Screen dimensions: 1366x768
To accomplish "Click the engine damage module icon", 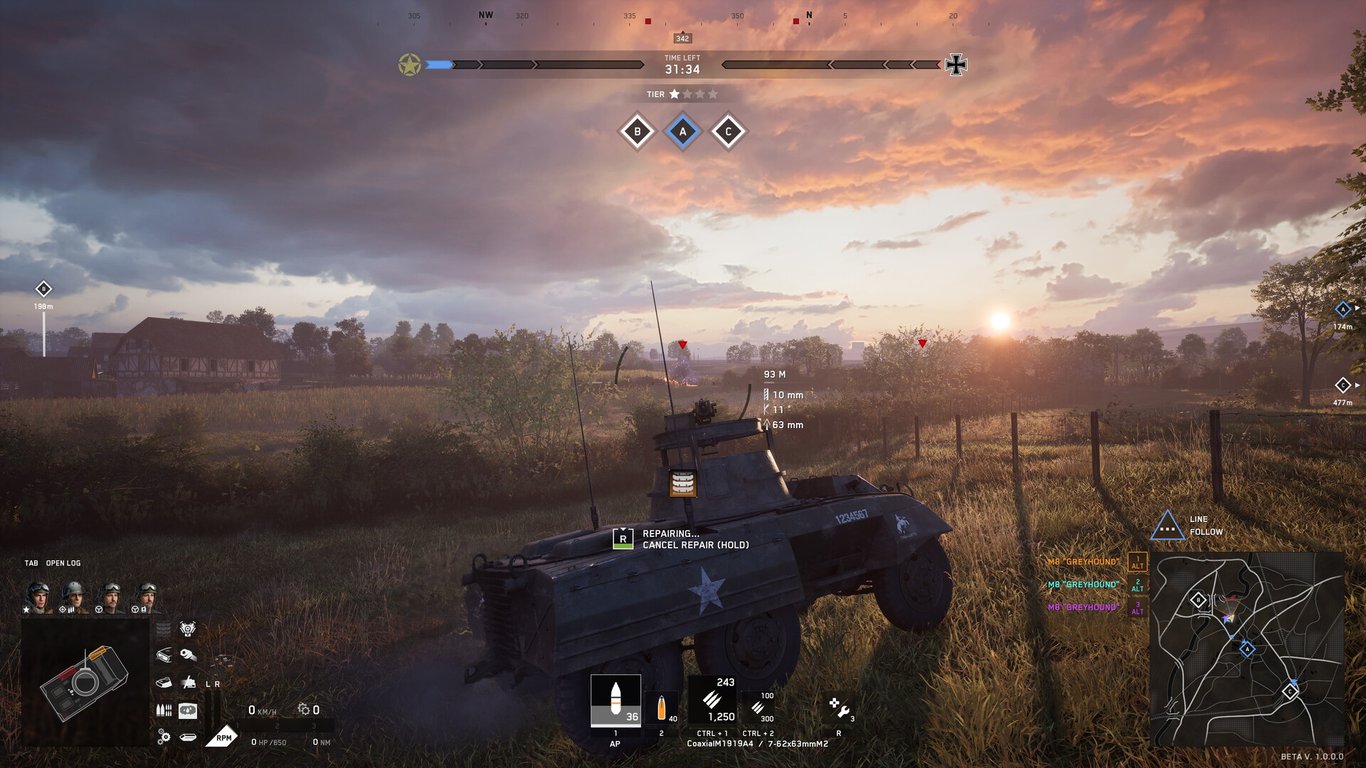I will click(188, 627).
